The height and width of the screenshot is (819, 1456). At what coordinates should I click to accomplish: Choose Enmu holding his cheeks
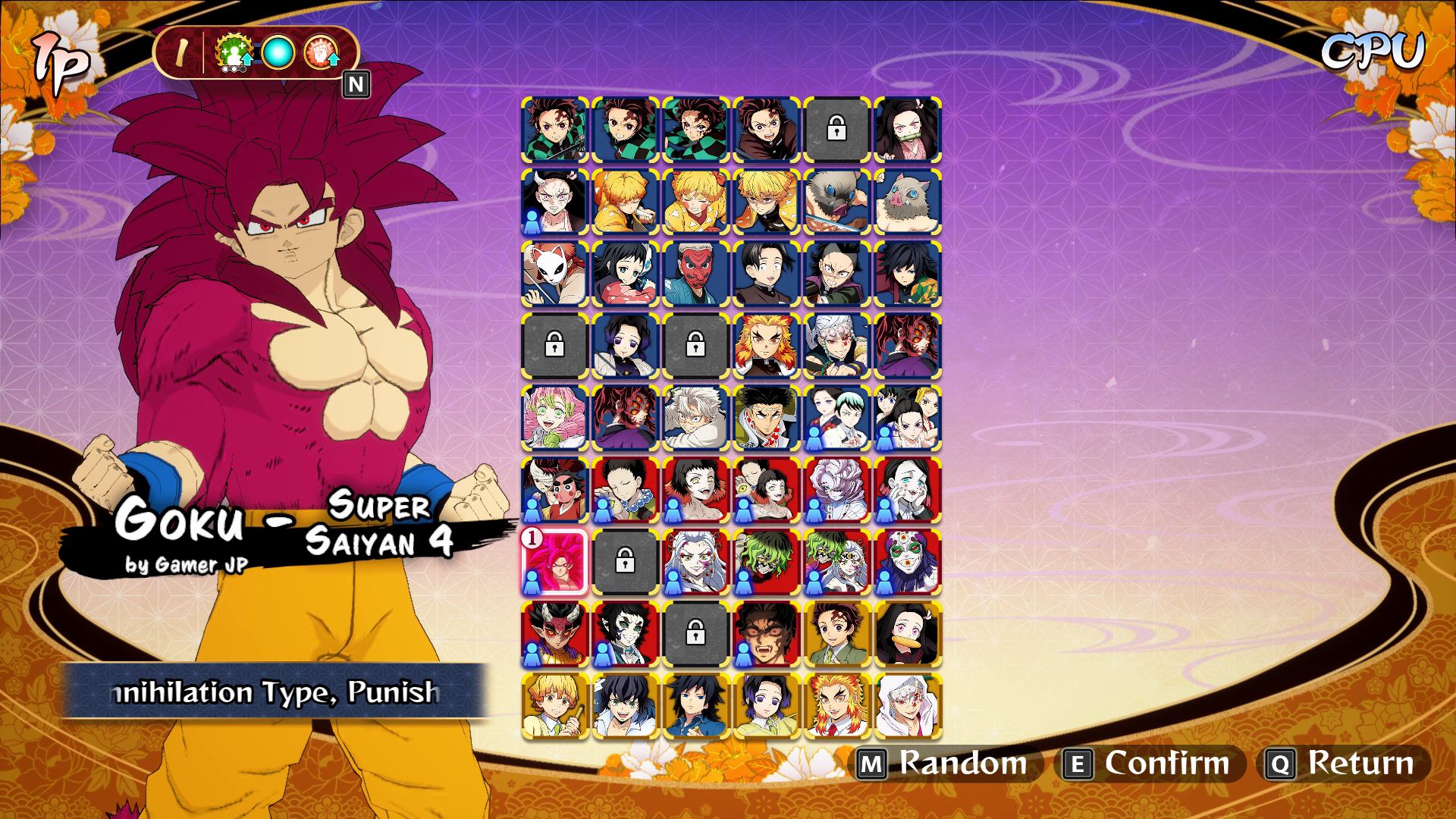907,490
